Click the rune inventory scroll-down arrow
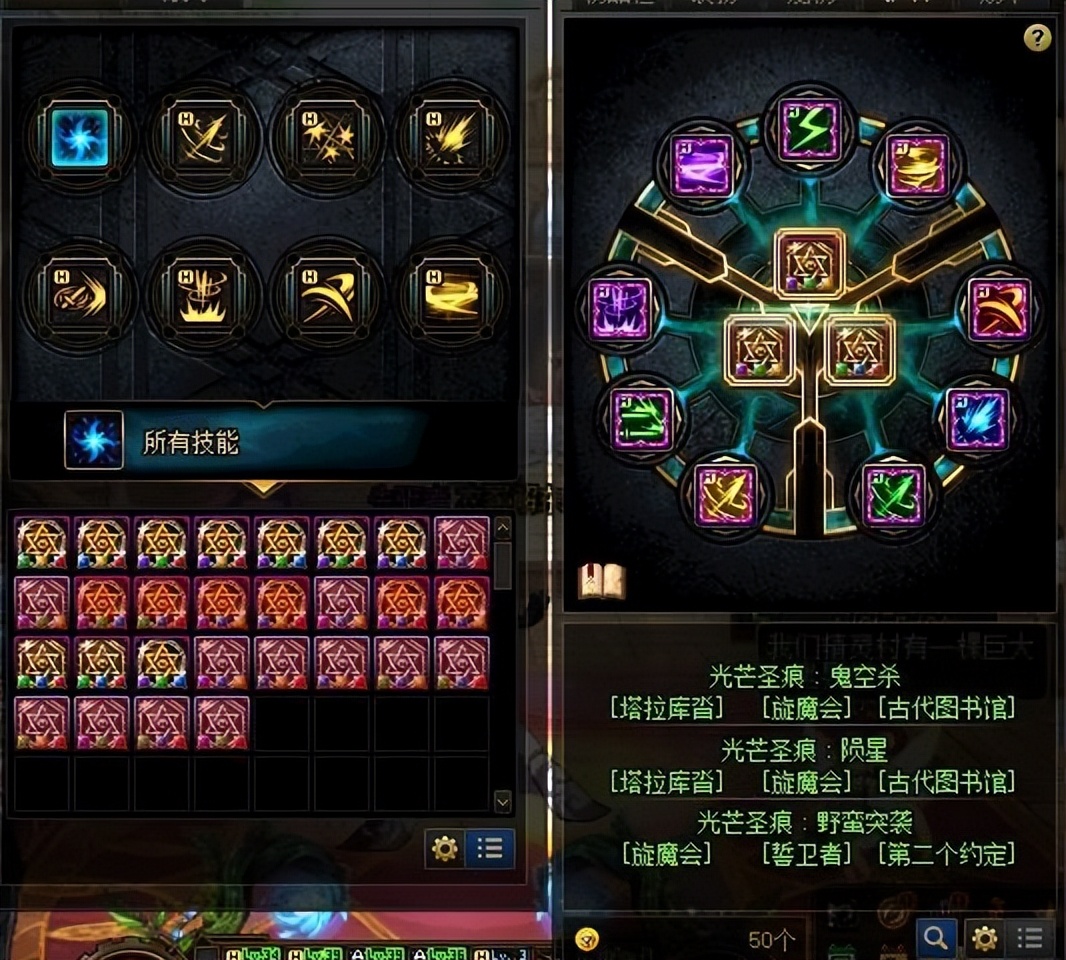1066x960 pixels. [x=503, y=801]
